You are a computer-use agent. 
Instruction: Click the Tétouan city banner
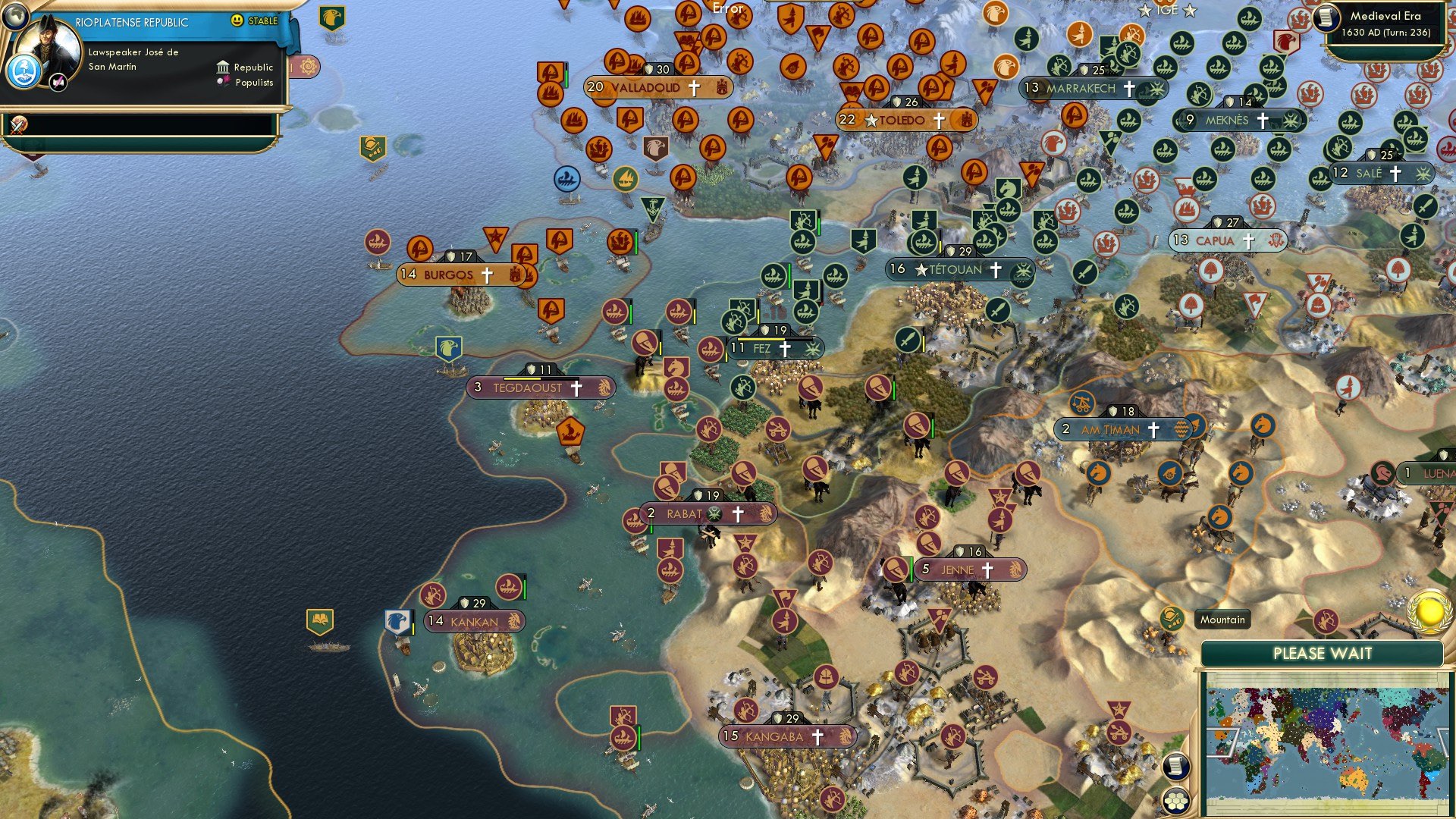click(959, 268)
